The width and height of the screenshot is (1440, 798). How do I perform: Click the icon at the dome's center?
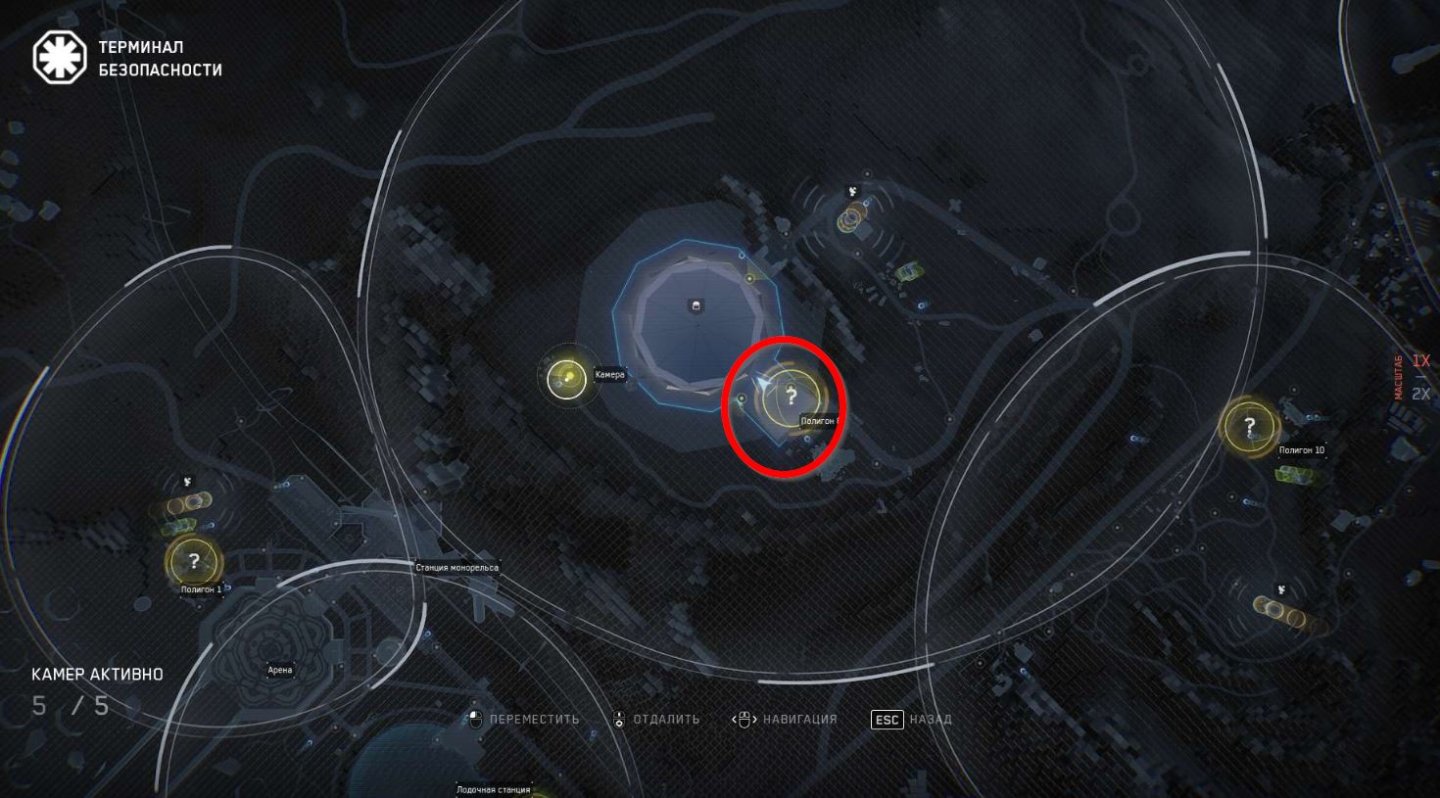click(x=696, y=306)
